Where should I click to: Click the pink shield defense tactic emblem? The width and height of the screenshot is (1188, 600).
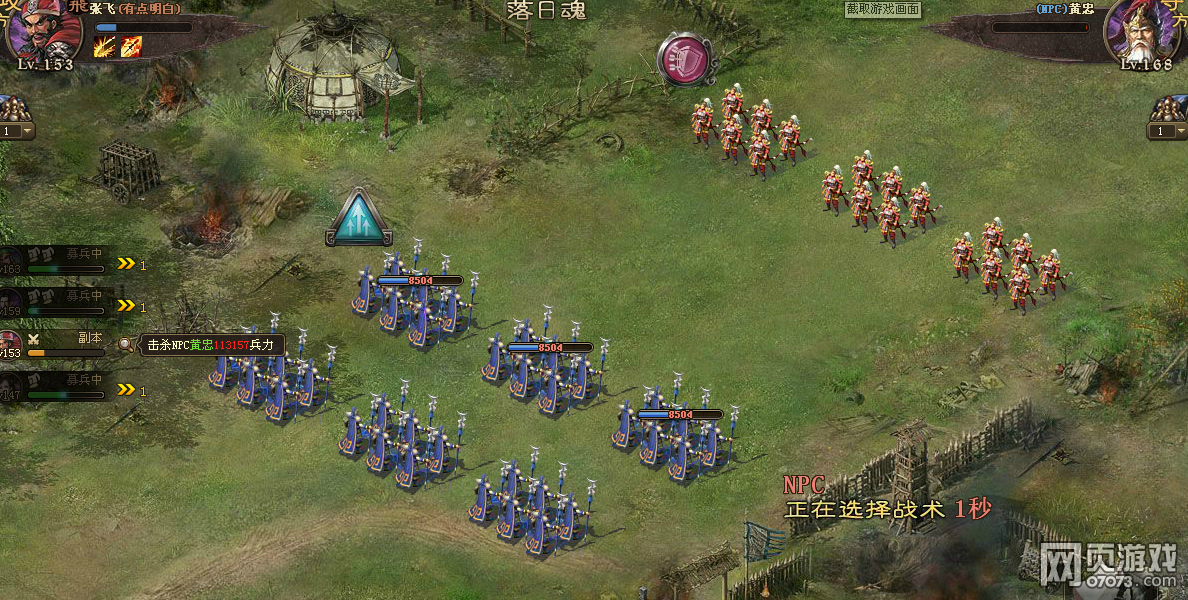click(685, 59)
